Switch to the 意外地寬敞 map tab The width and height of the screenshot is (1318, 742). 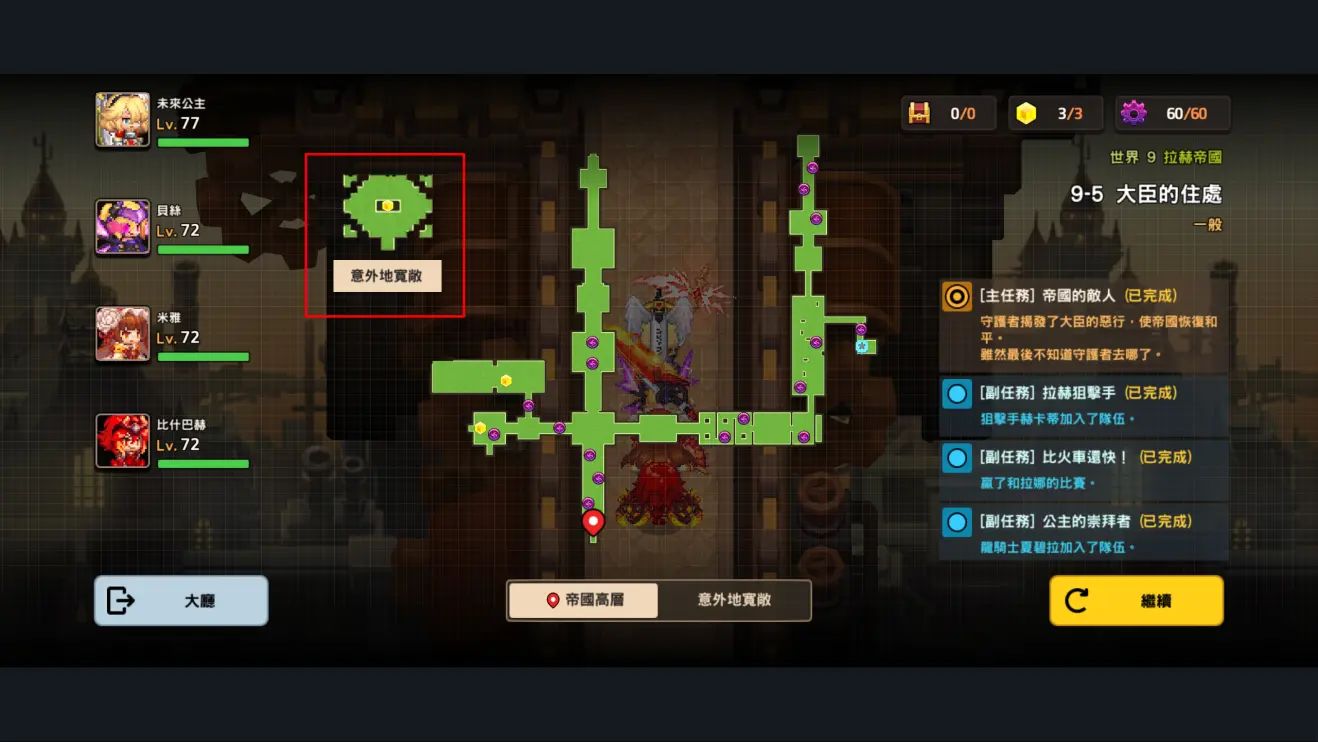pos(734,600)
